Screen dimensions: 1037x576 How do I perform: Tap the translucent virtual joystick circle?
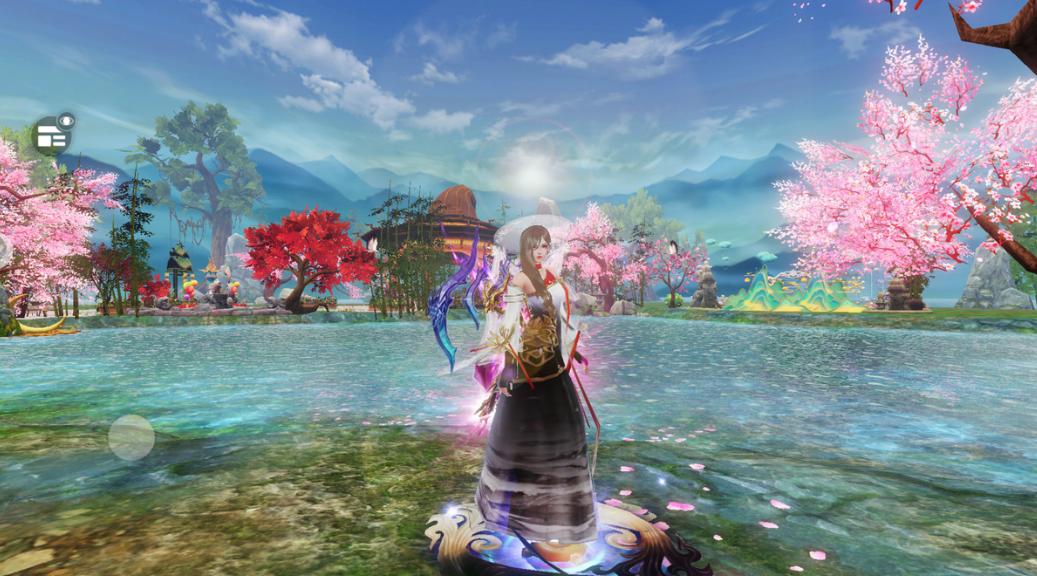(x=131, y=437)
